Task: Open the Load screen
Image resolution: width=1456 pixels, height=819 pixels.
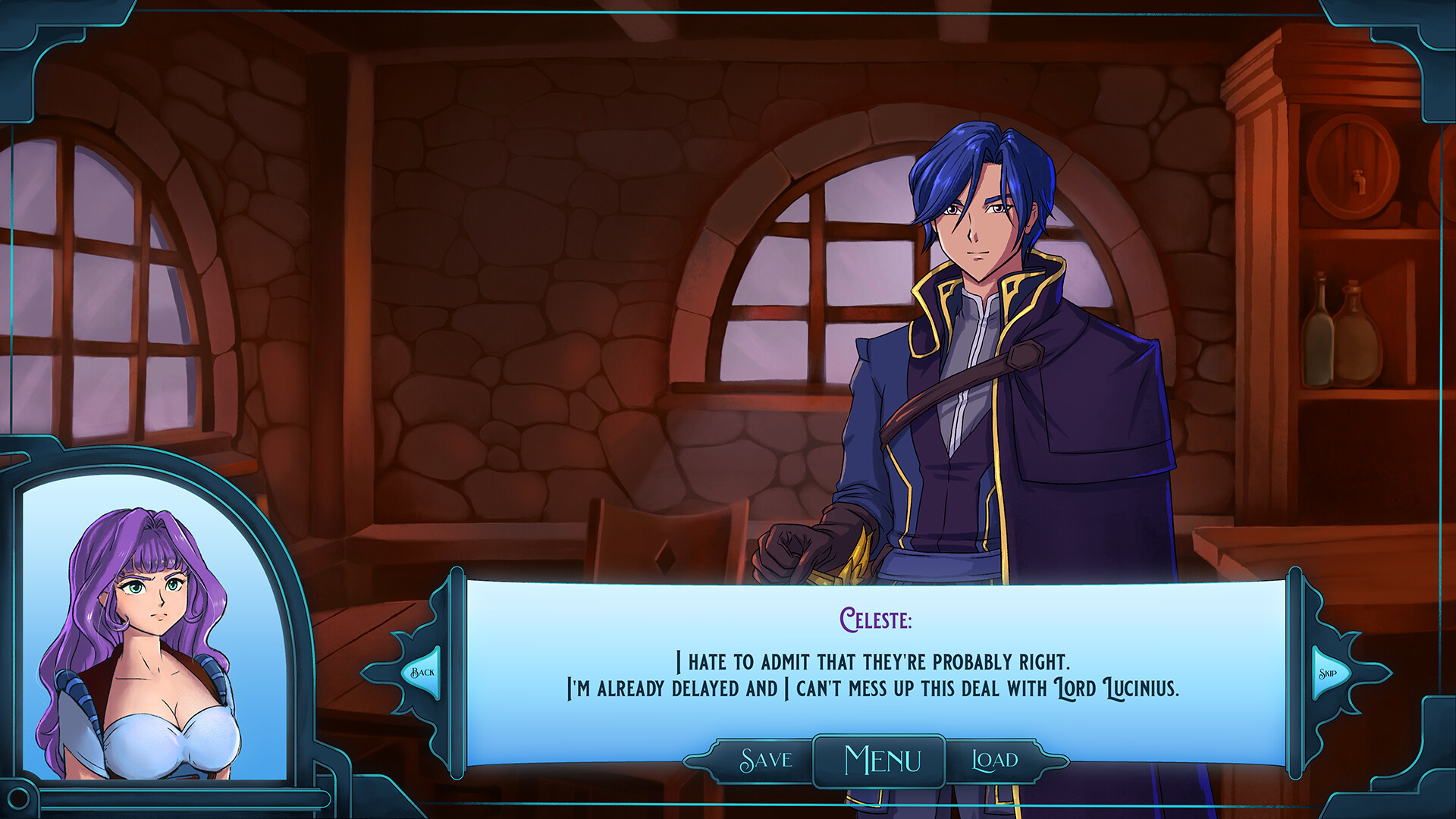Action: pos(995,760)
